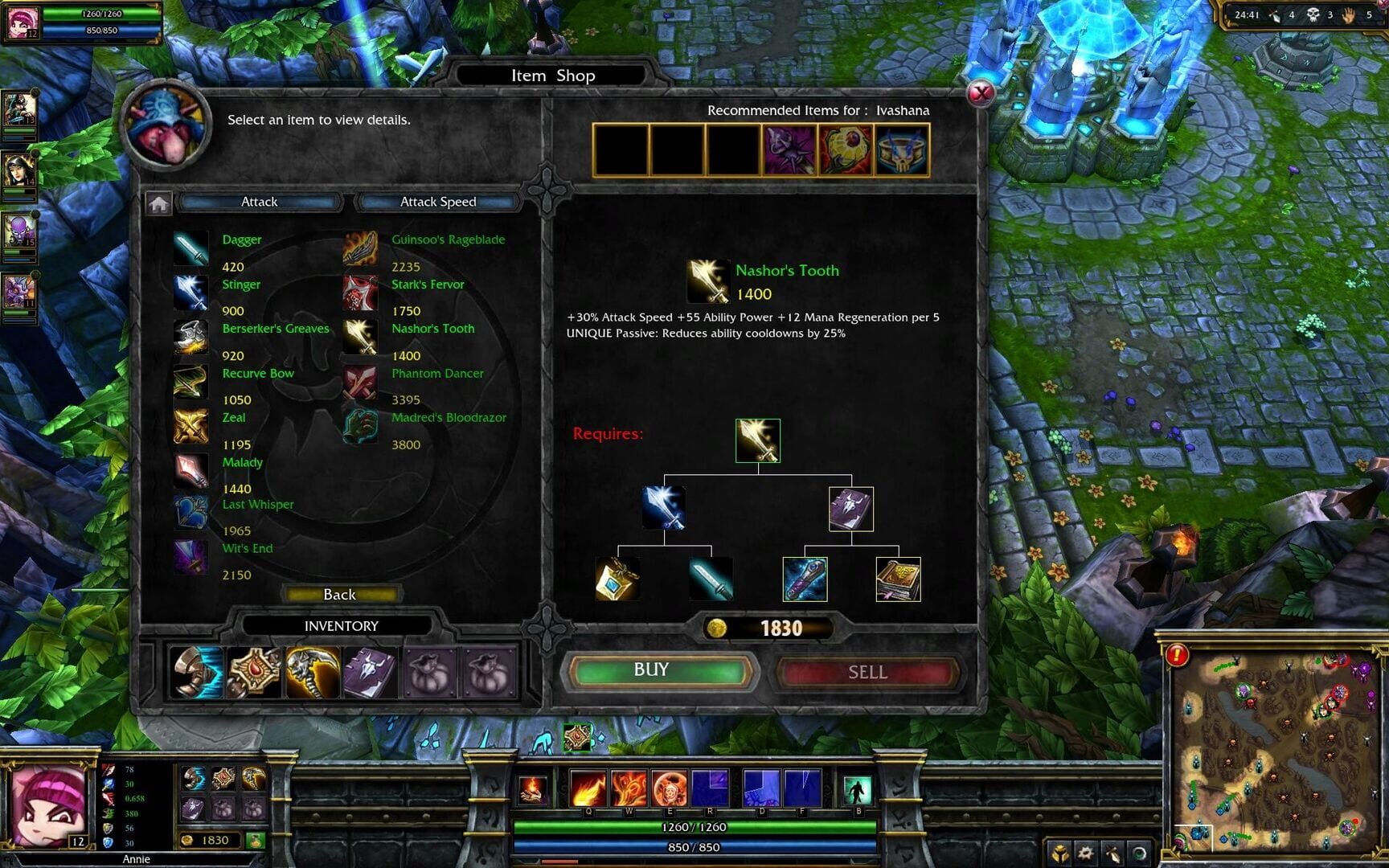Switch to the Attack Speed category tab
Viewport: 1389px width, 868px height.
436,202
